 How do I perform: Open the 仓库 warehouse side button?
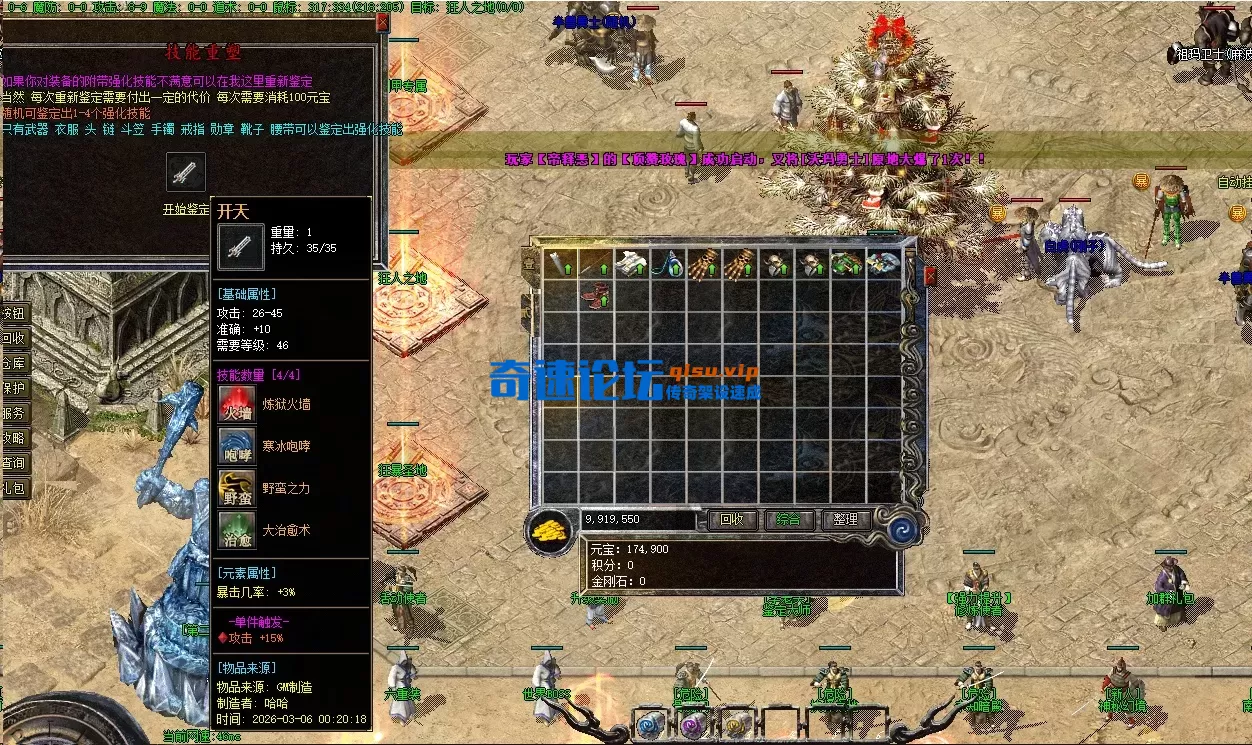pos(14,363)
